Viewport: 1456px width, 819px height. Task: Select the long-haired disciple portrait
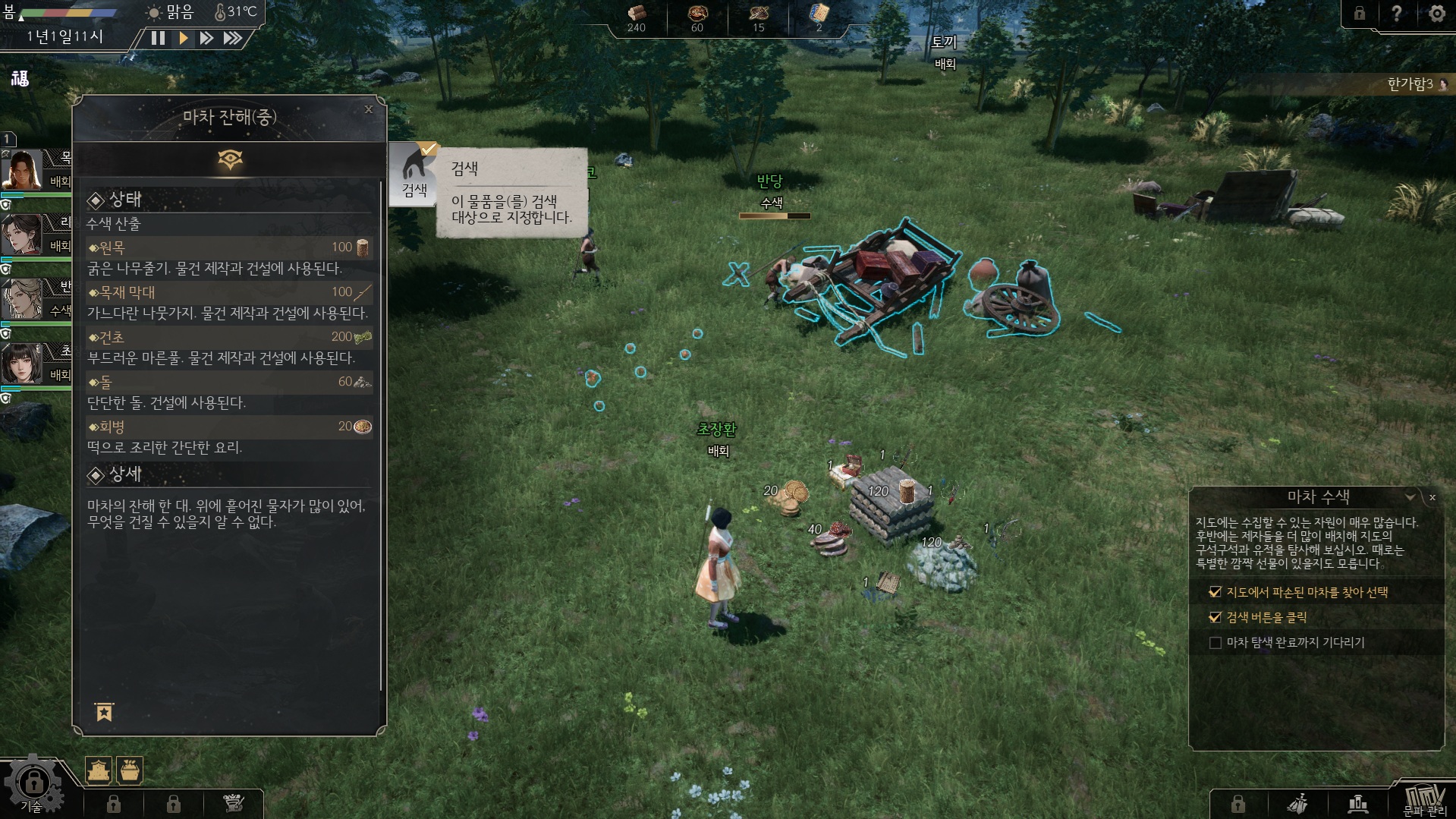click(x=23, y=170)
